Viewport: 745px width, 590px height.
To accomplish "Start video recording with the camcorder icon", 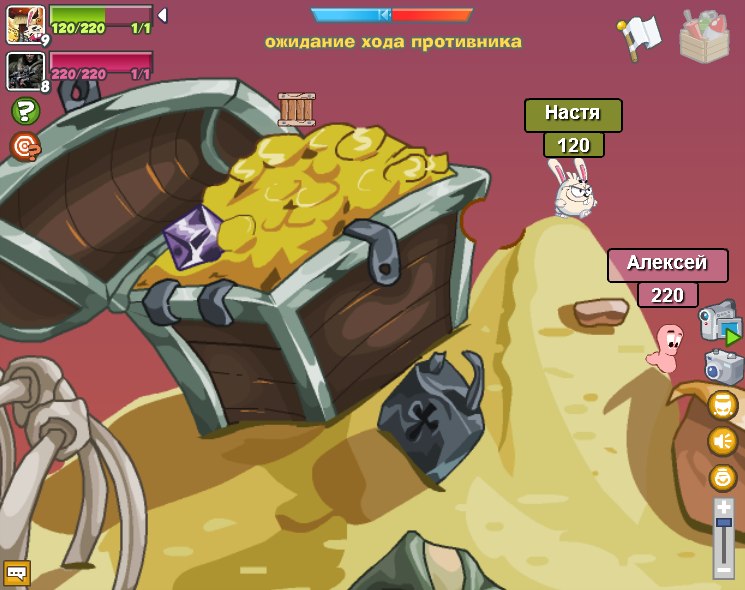I will (x=719, y=323).
